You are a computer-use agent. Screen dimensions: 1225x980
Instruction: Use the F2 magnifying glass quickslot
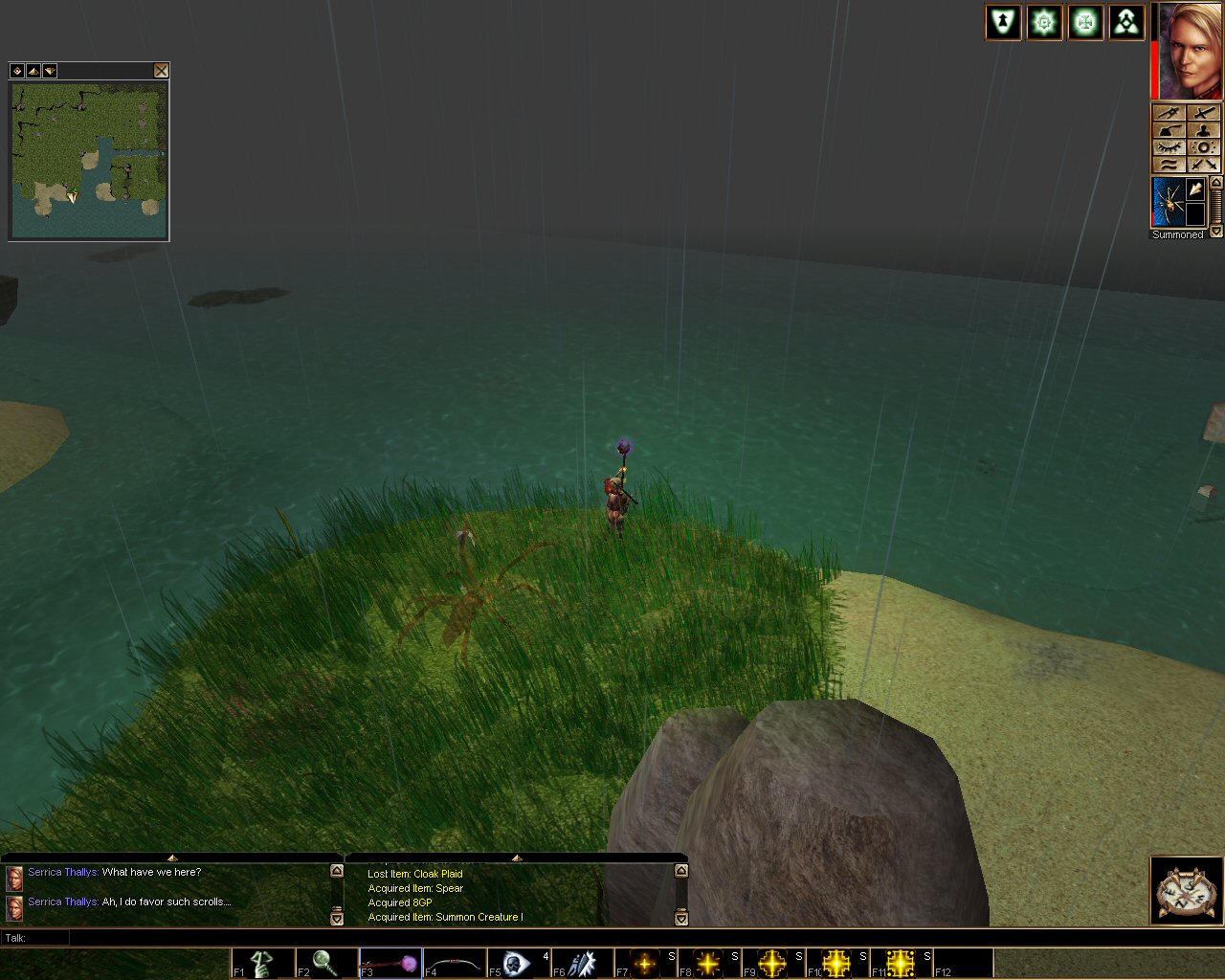pyautogui.click(x=326, y=963)
